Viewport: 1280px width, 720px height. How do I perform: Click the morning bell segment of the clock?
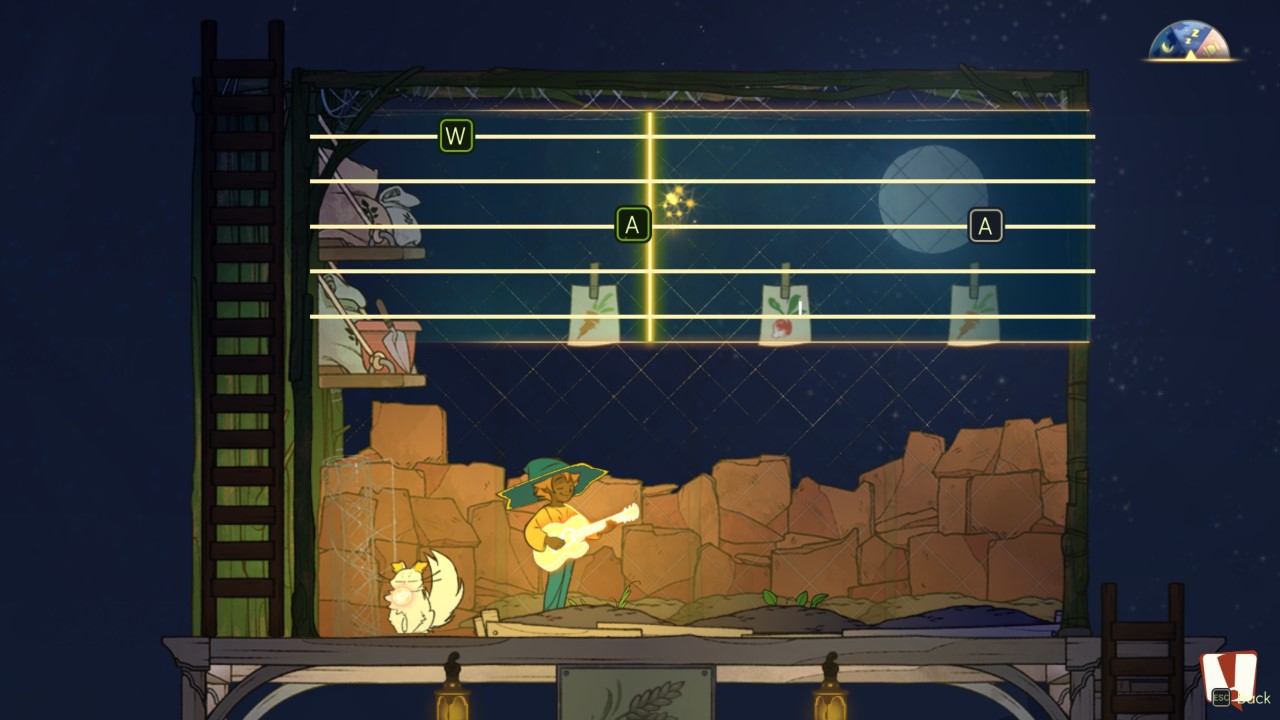tap(1211, 45)
